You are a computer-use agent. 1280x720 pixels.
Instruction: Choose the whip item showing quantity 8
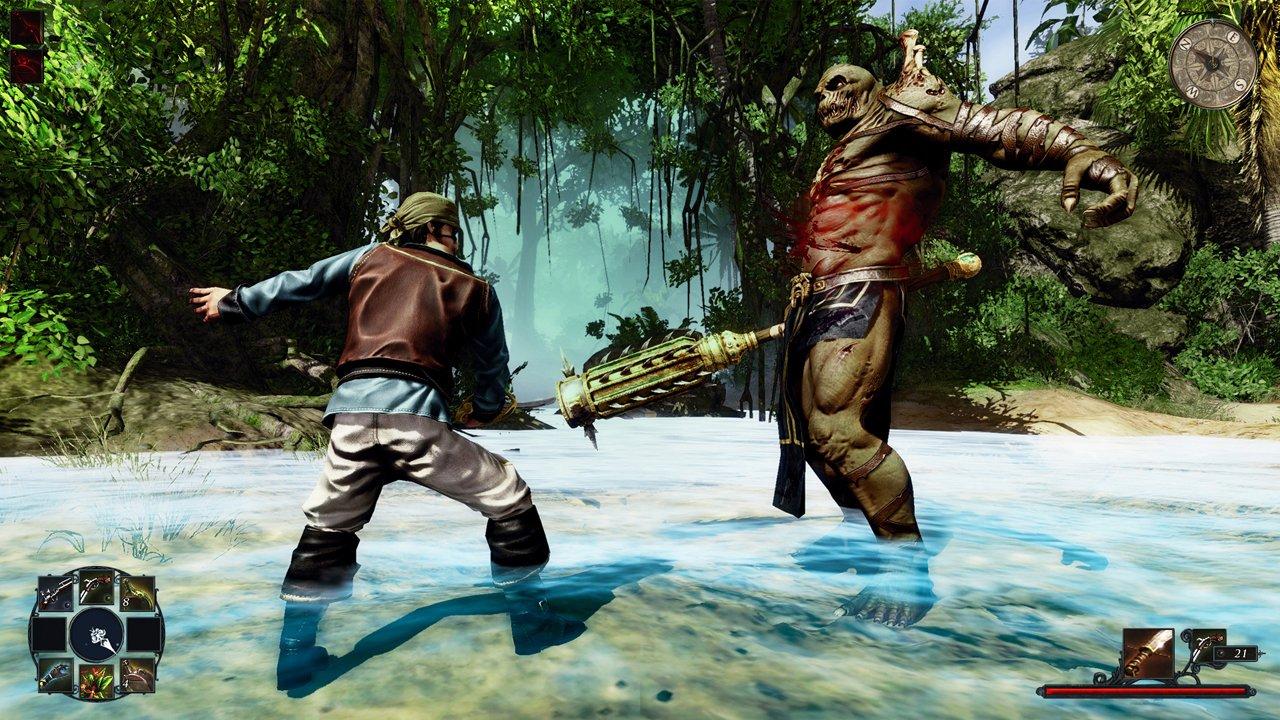[x=138, y=593]
